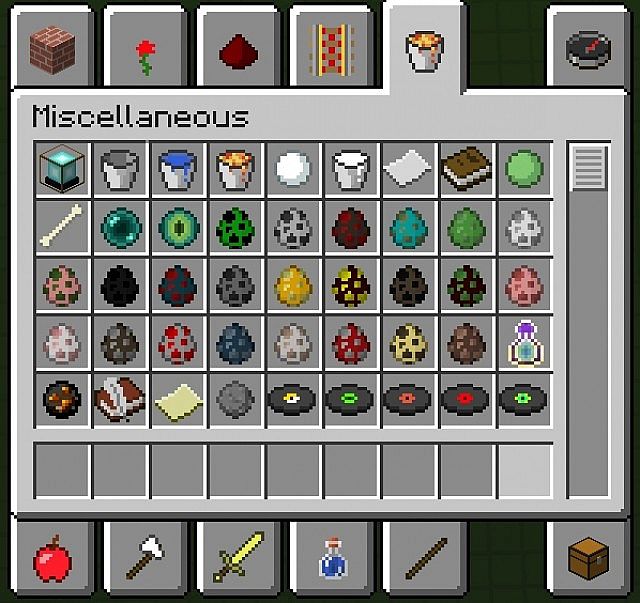Screen dimensions: 640x603
Task: Open the chest survival inventory tab
Action: [x=586, y=558]
